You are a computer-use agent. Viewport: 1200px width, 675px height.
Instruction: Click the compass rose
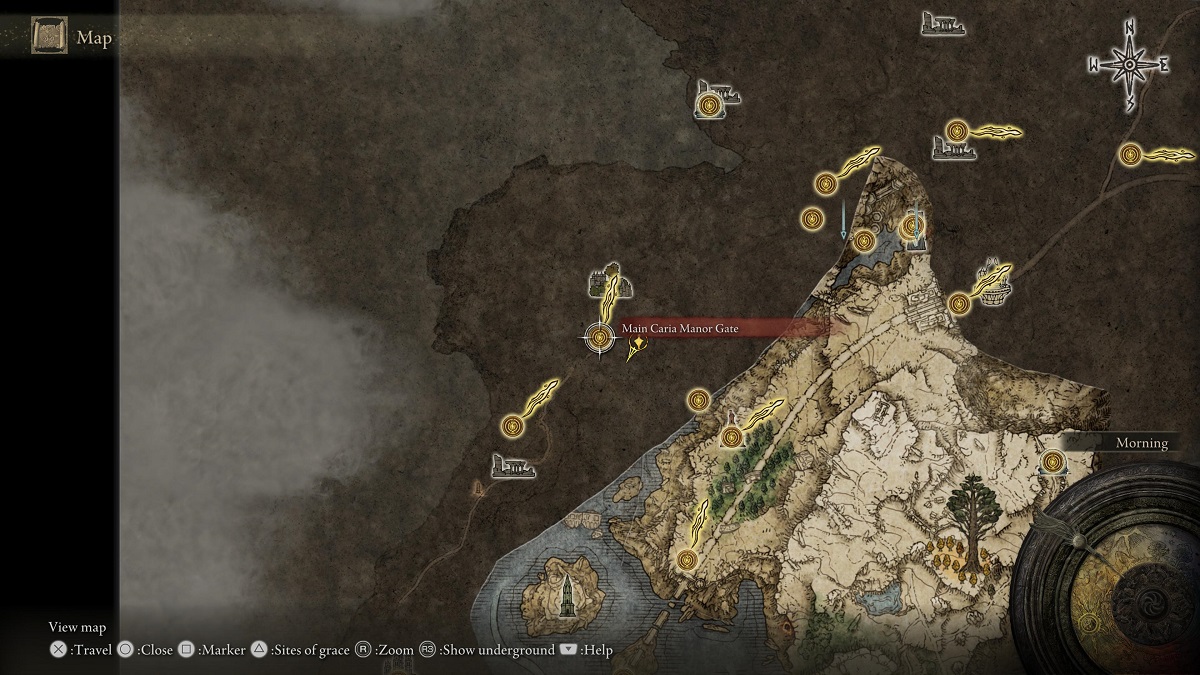point(1129,65)
